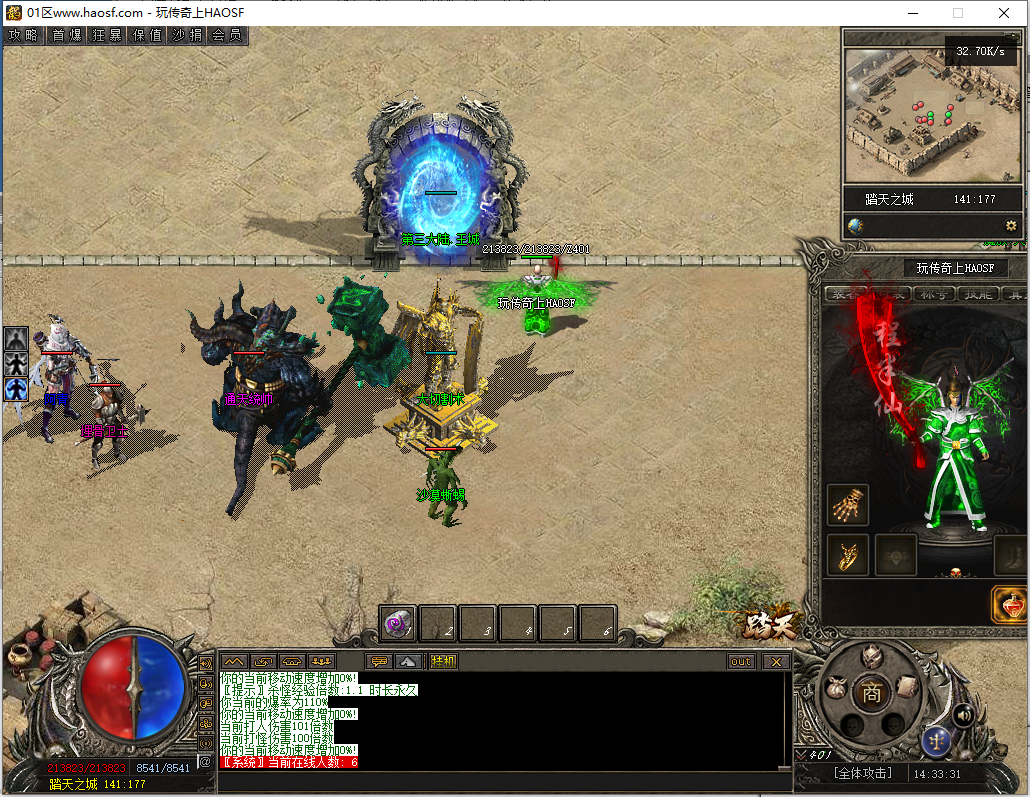The height and width of the screenshot is (797, 1030).
Task: Click the red potion icon in character panel
Action: 1010,605
